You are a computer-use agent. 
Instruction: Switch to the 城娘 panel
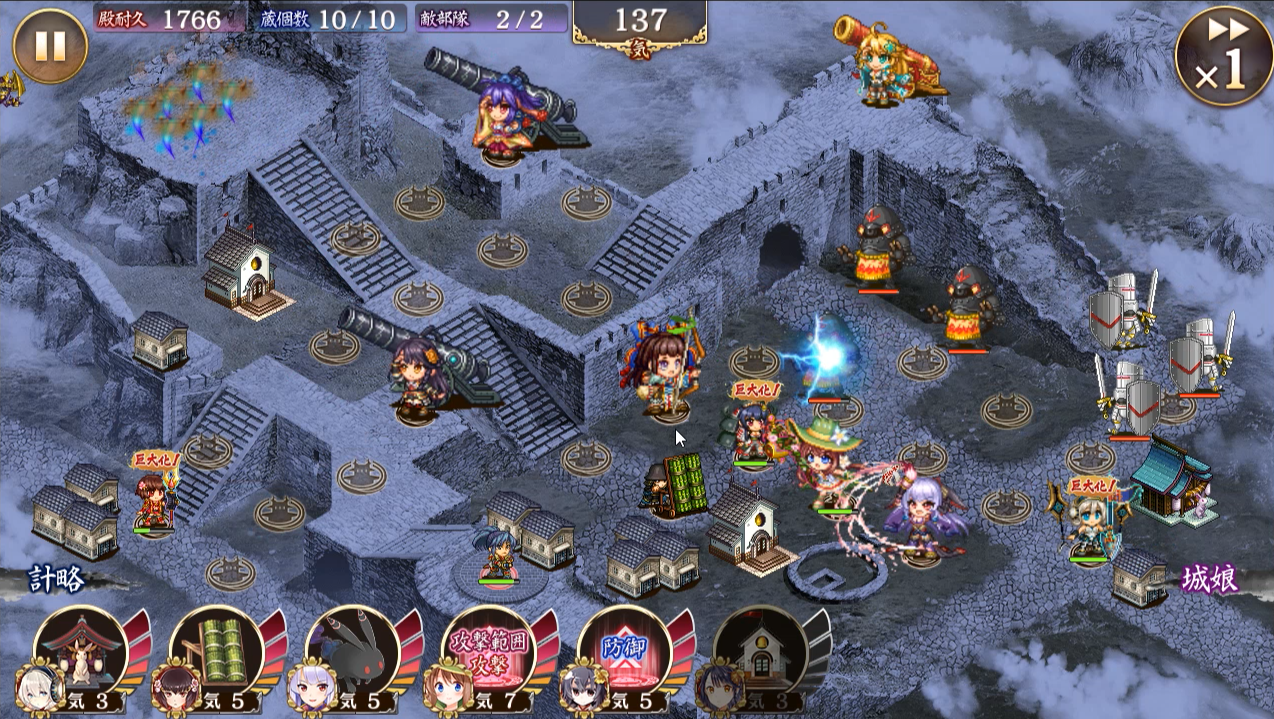tap(1210, 579)
